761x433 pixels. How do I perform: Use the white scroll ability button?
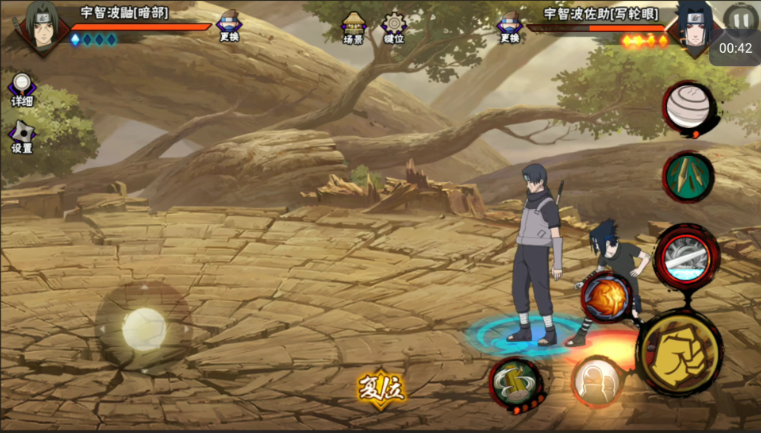689,107
